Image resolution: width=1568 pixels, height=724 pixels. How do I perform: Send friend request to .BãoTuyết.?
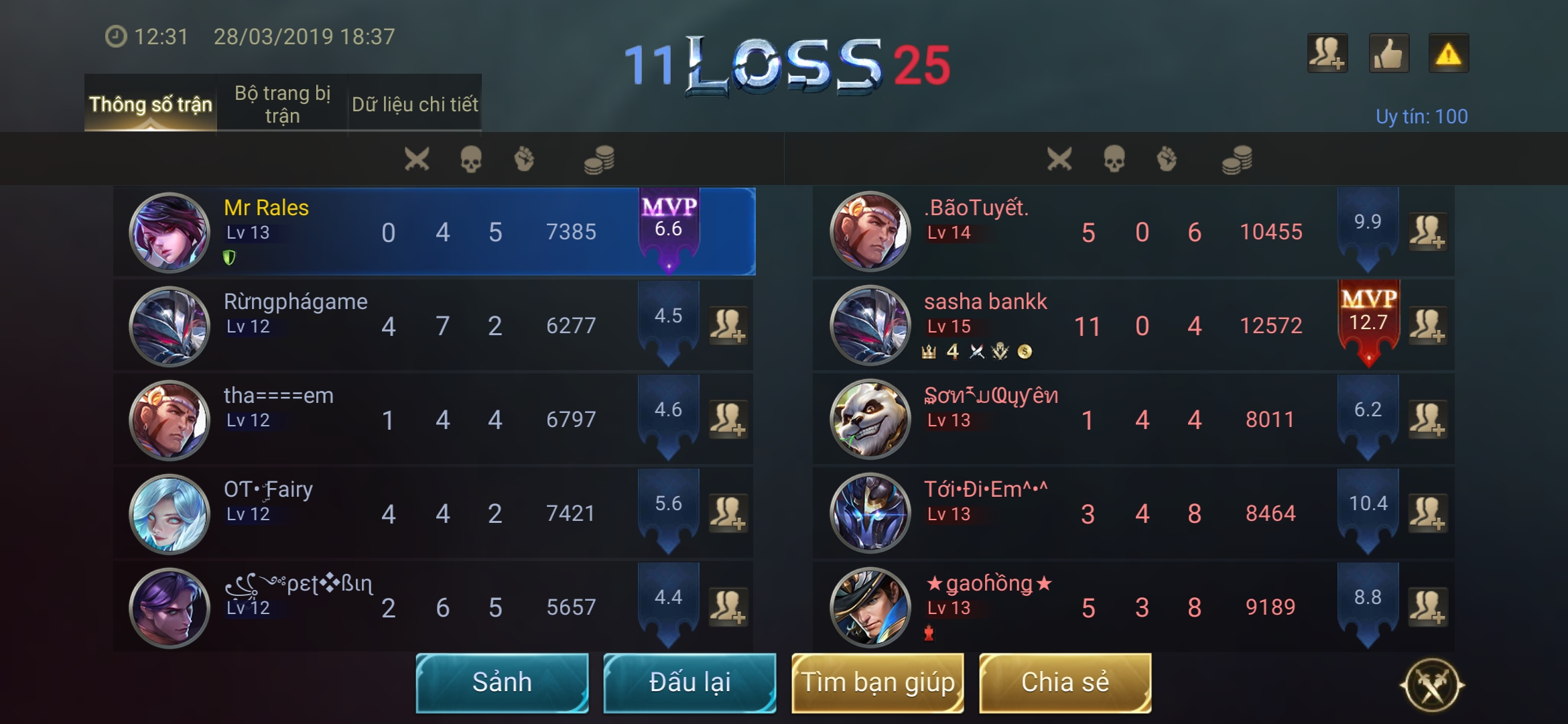(x=1427, y=232)
